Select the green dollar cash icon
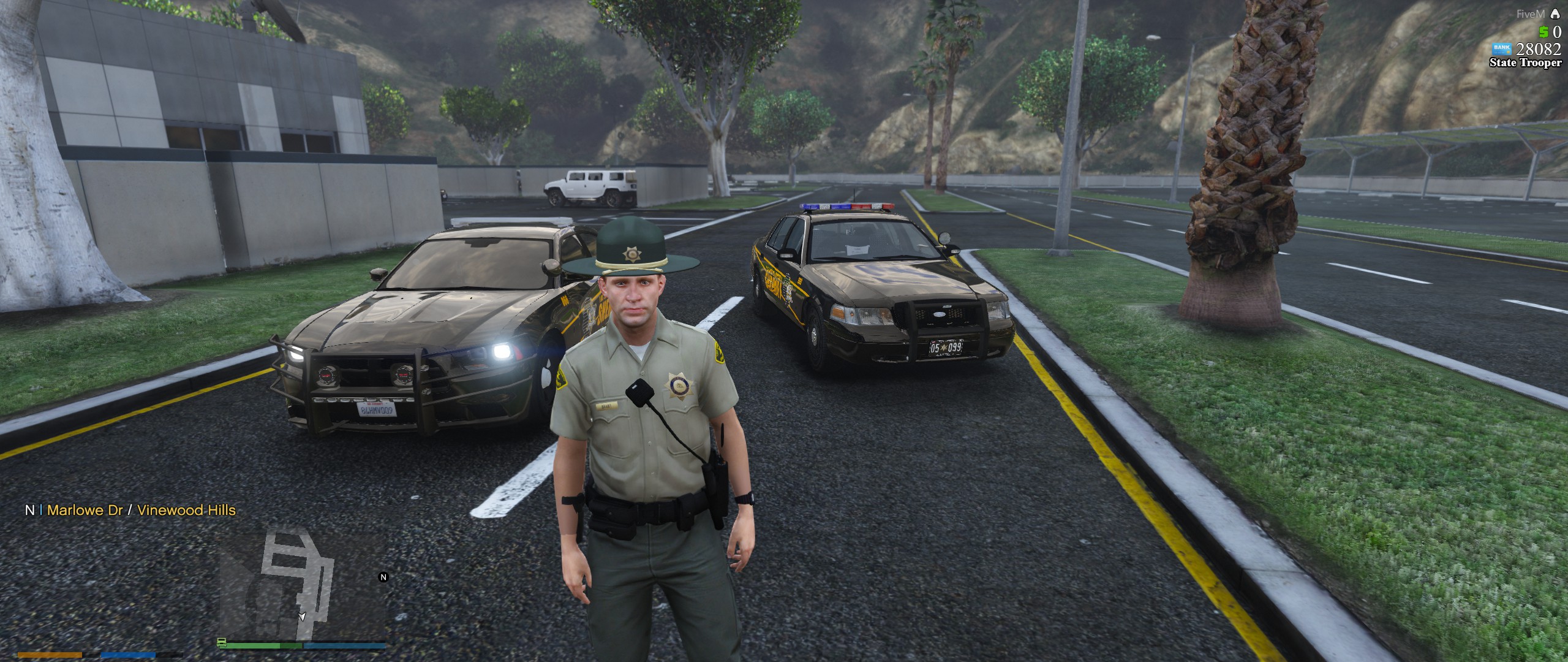The width and height of the screenshot is (1568, 662). pyautogui.click(x=1543, y=32)
